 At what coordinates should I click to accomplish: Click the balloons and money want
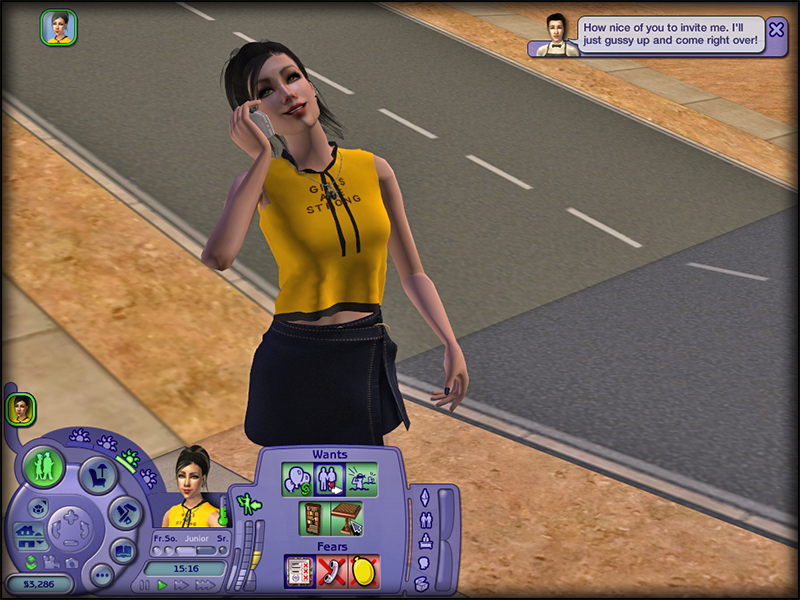coord(298,480)
